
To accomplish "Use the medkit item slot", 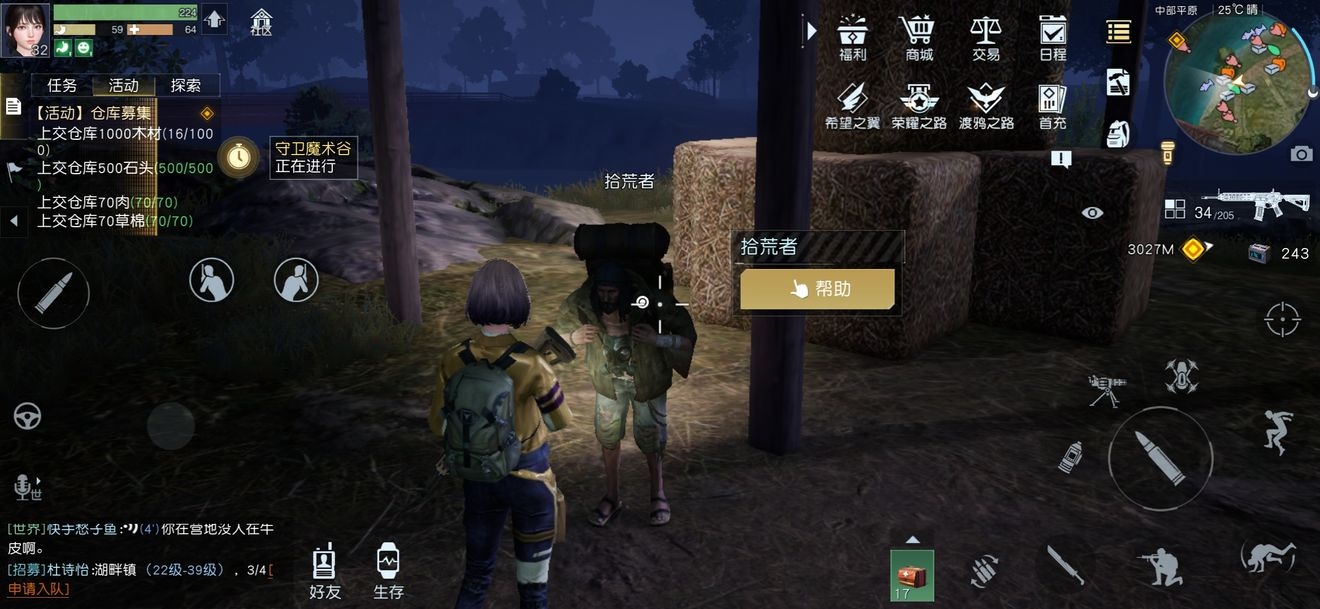I will (912, 576).
